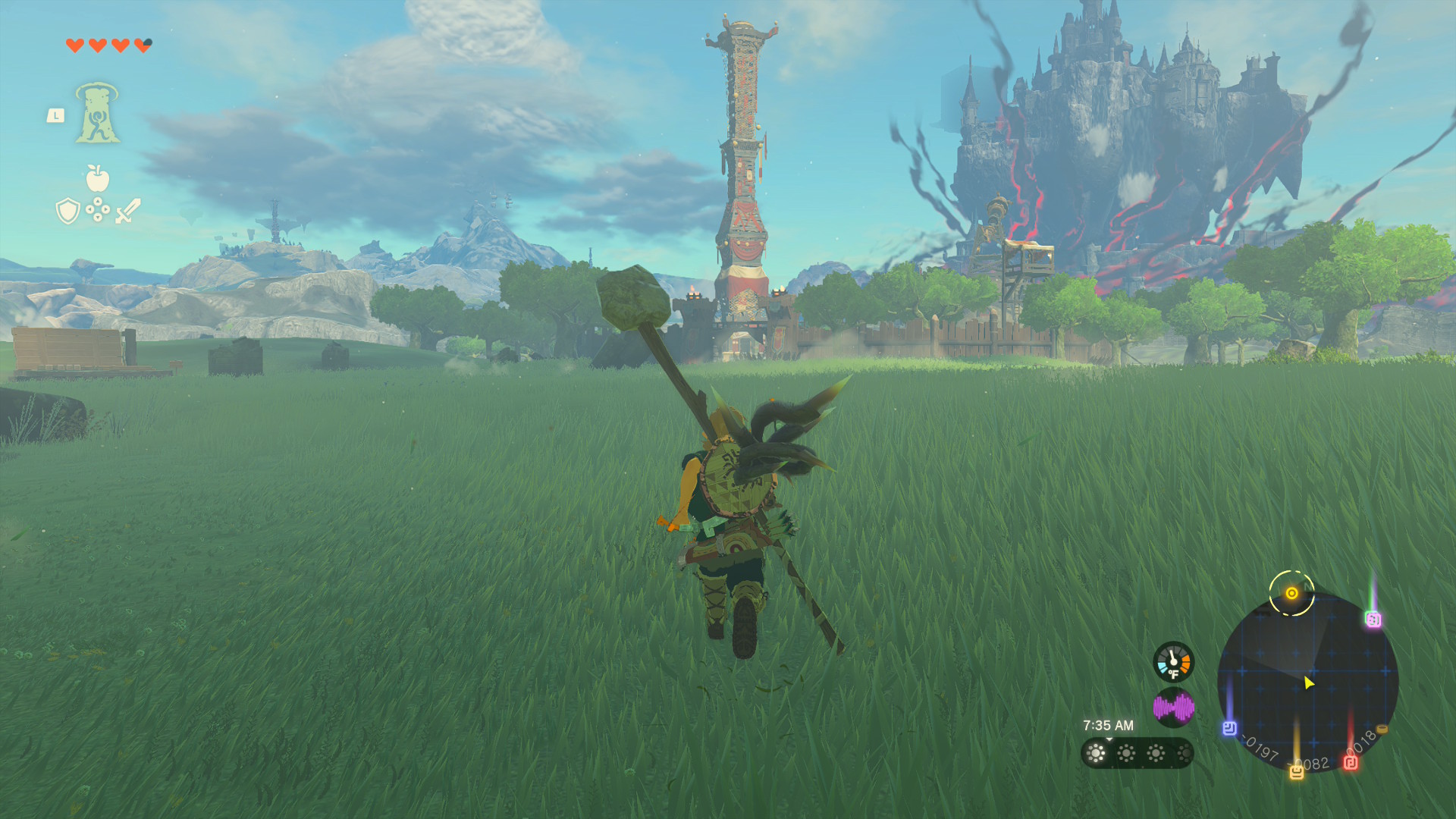Click the purple noise meter icon
1456x819 pixels.
(x=1173, y=708)
